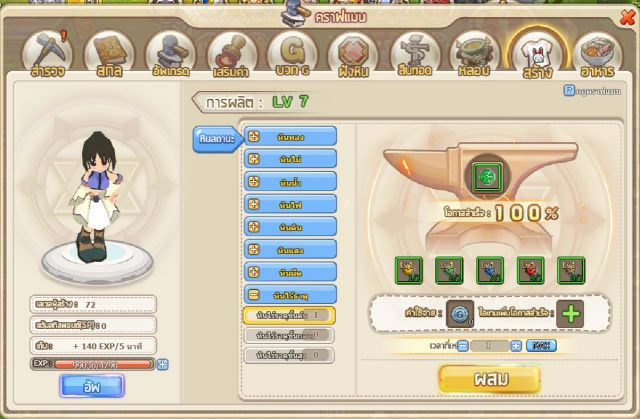This screenshot has width=640, height=419.
Task: Add a success chance item with green plus
Action: coord(571,313)
